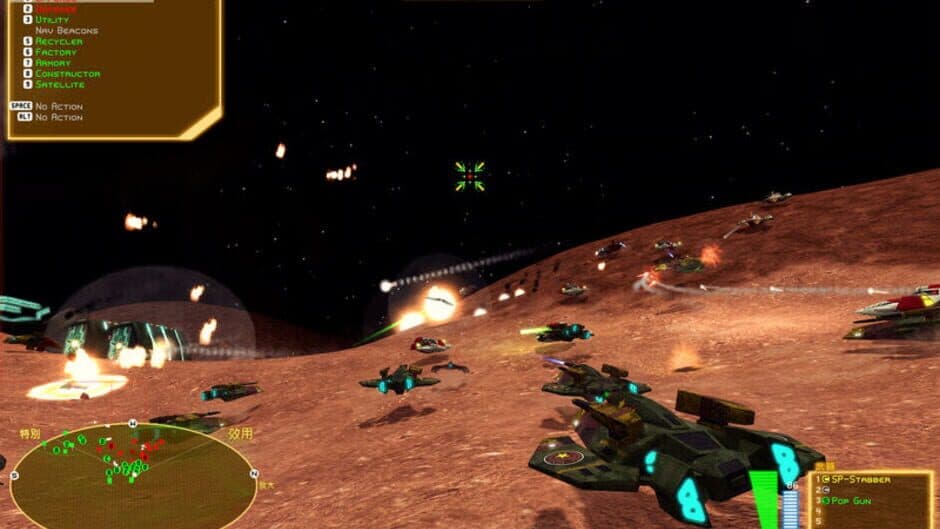Choose Factory from the command list
This screenshot has height=529, width=940.
pyautogui.click(x=55, y=52)
